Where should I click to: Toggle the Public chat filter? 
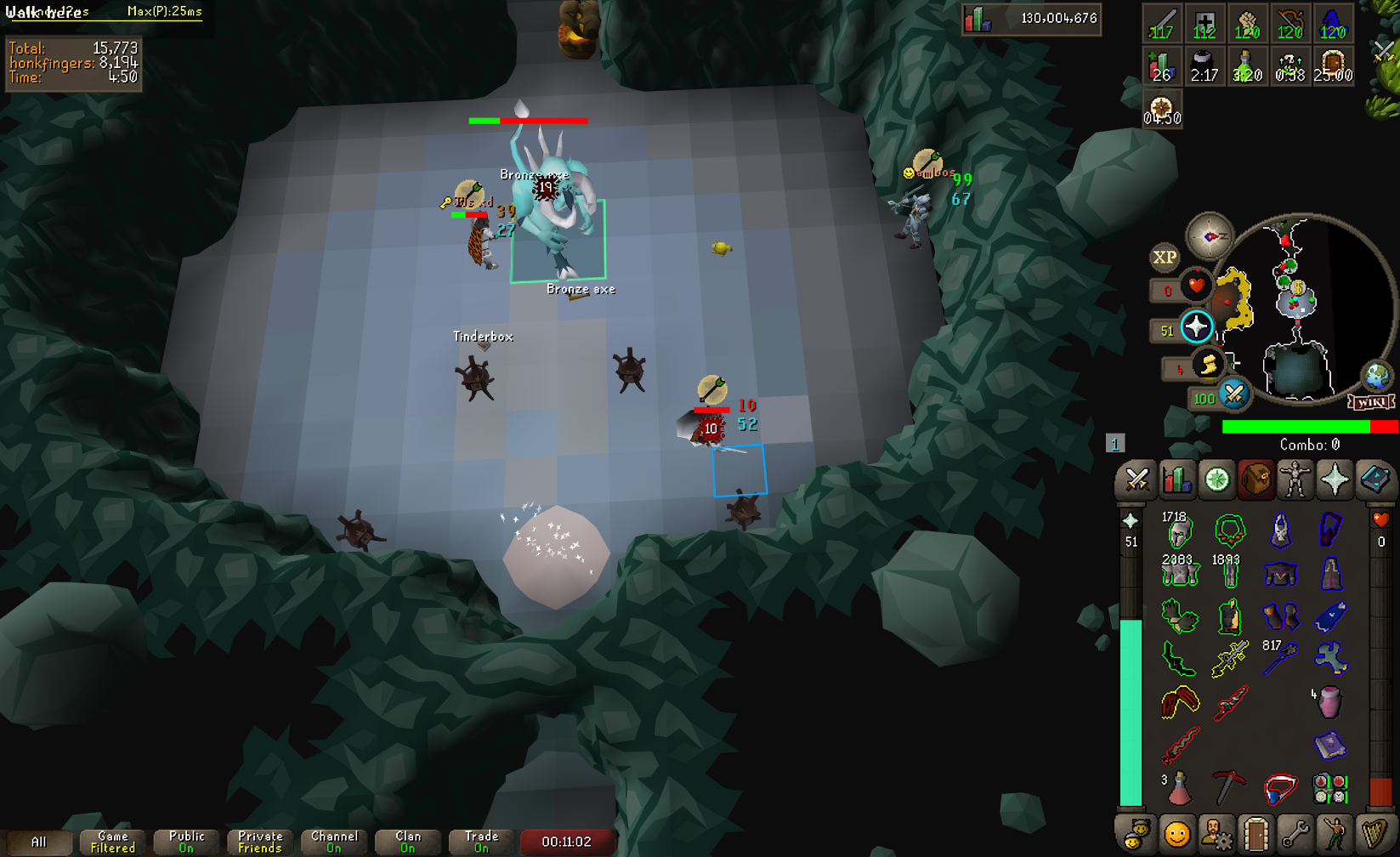[186, 842]
